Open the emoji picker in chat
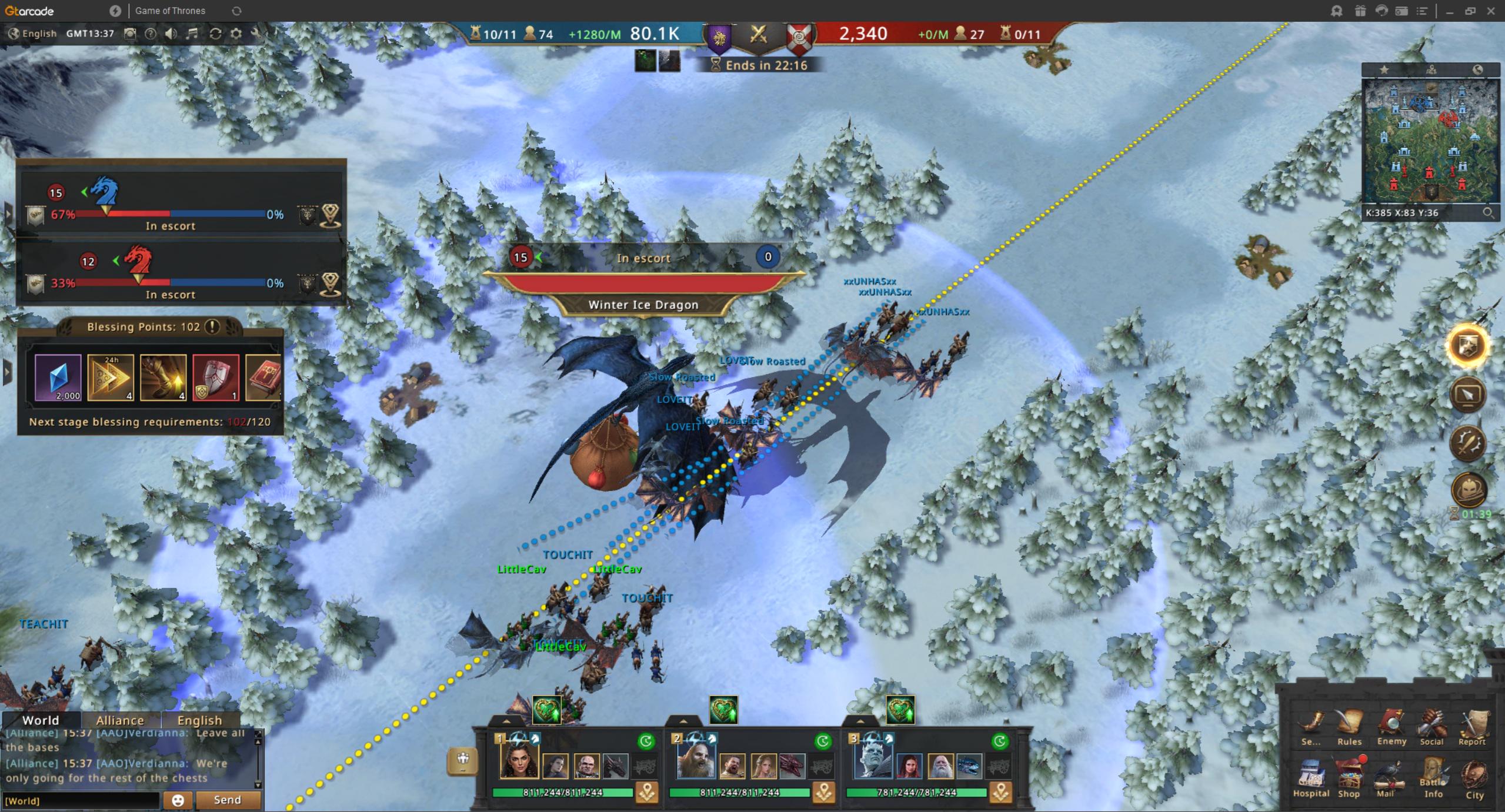 point(178,800)
